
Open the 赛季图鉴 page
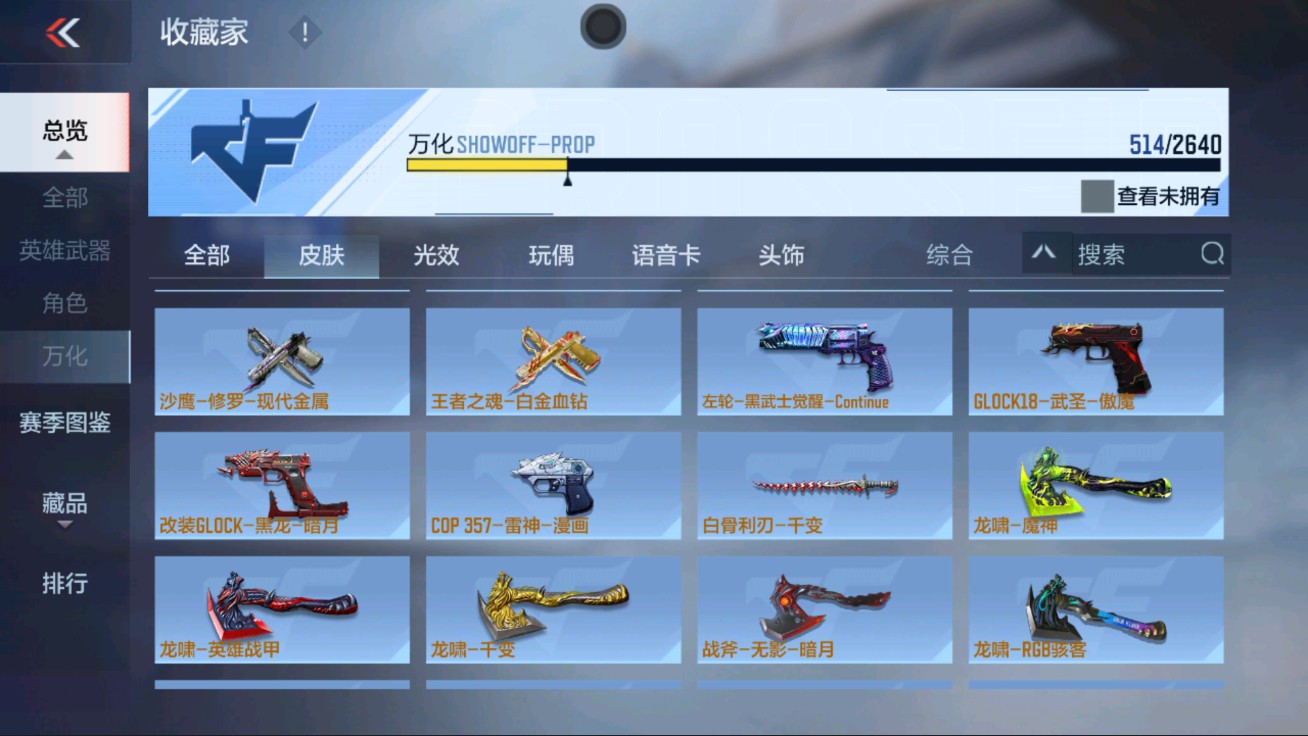(x=65, y=424)
